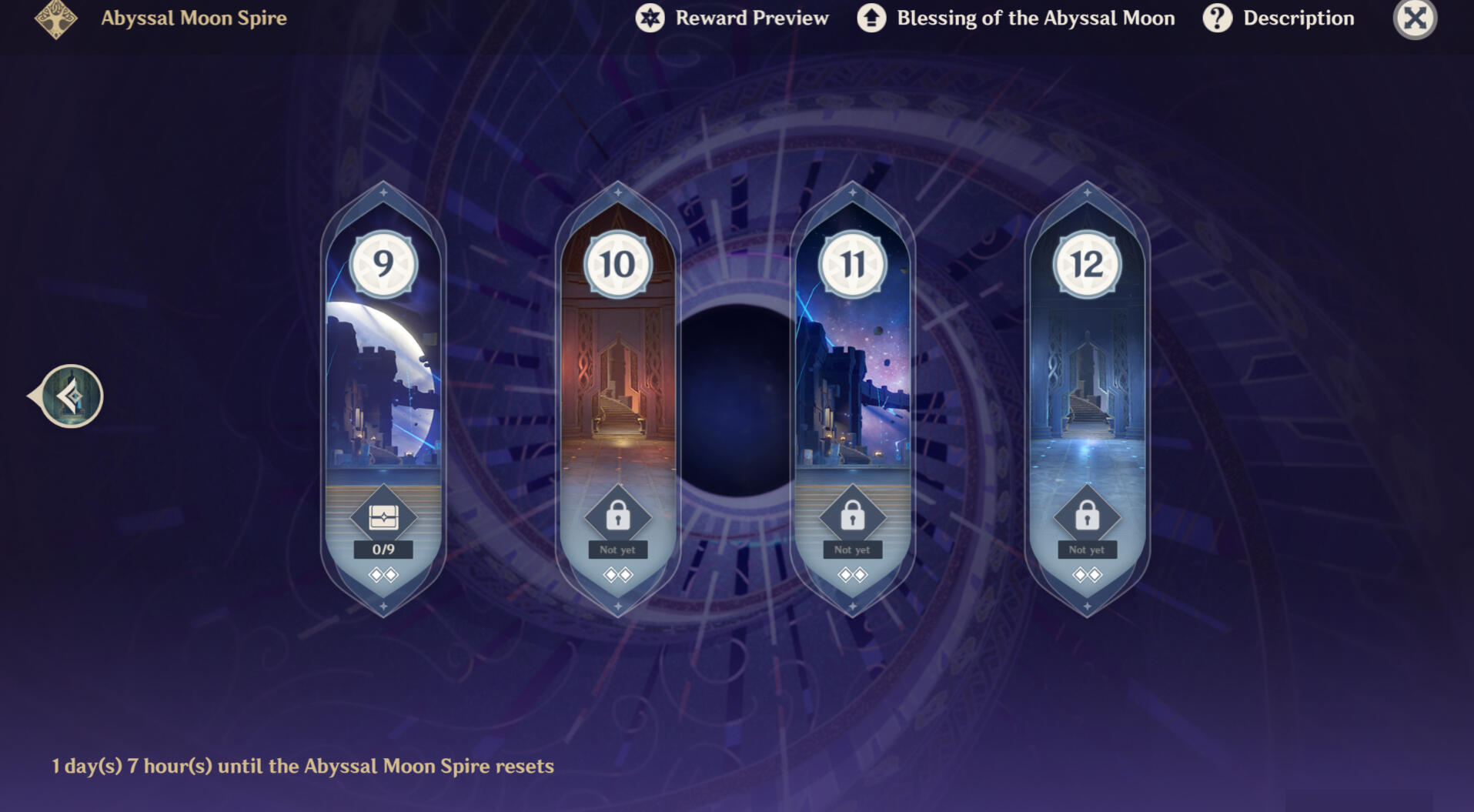Image resolution: width=1474 pixels, height=812 pixels.
Task: Choose locked Floor 11 card
Action: coord(852,369)
